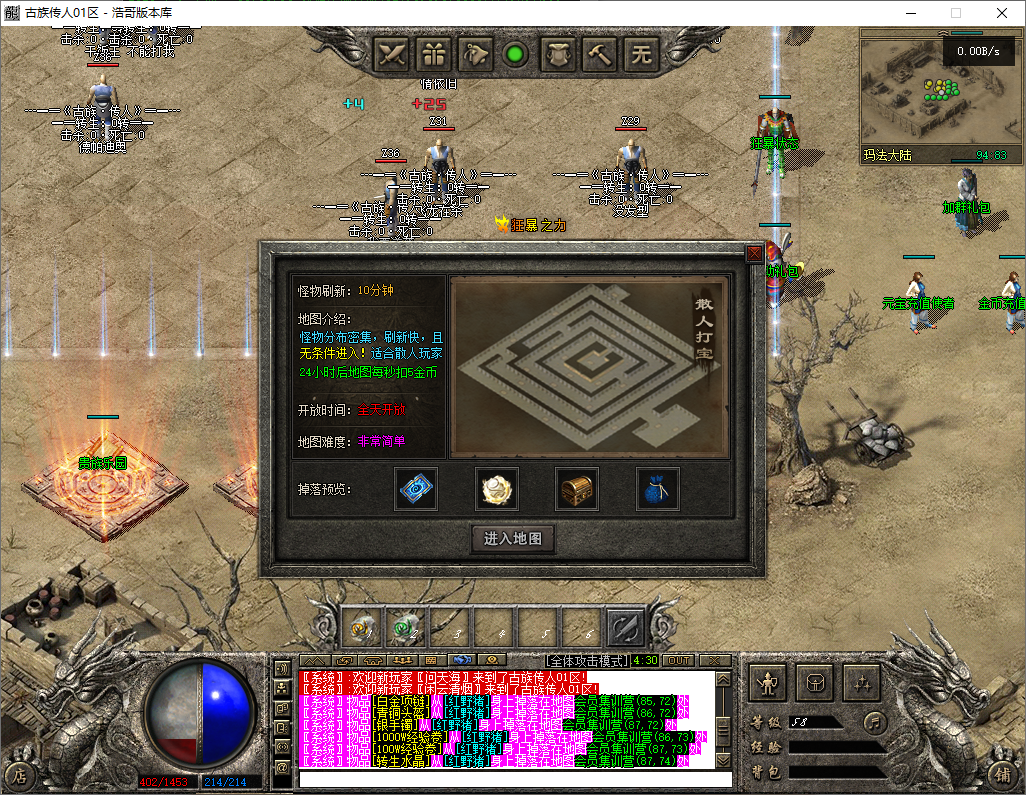Toggle the green circle indicator button
The width and height of the screenshot is (1026, 795).
516,54
